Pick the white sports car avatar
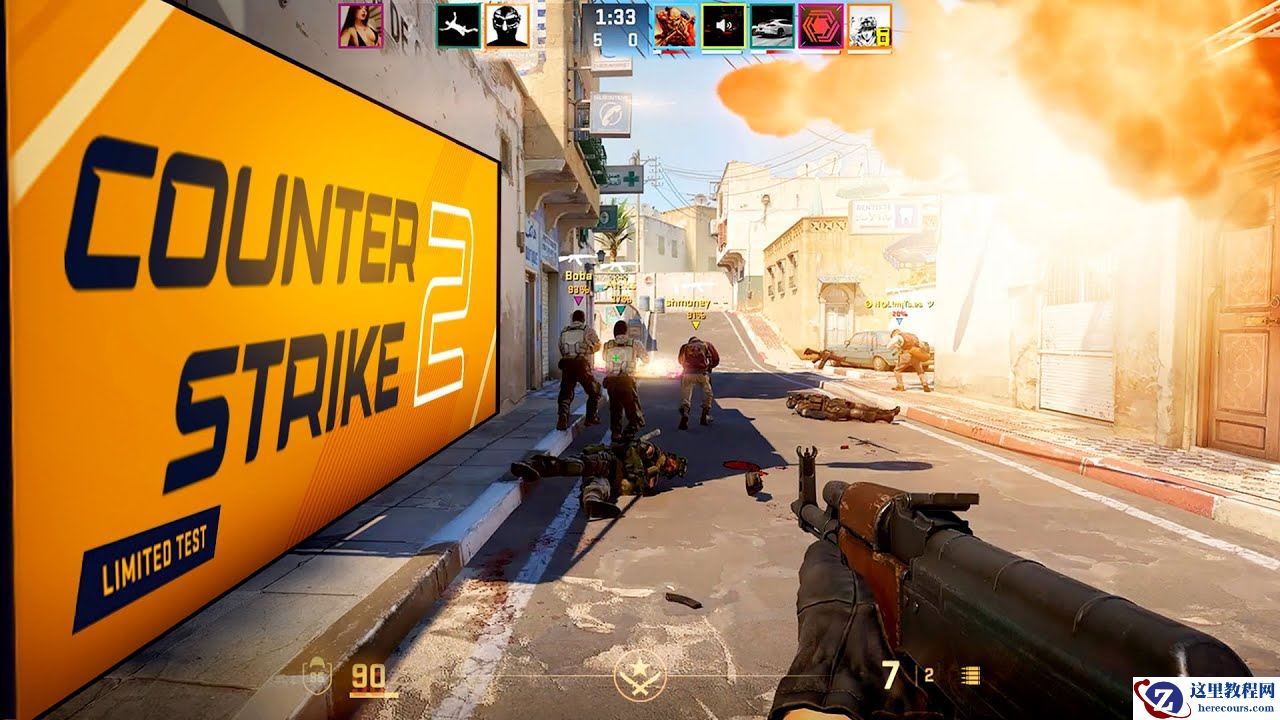Viewport: 1280px width, 720px height. click(772, 25)
